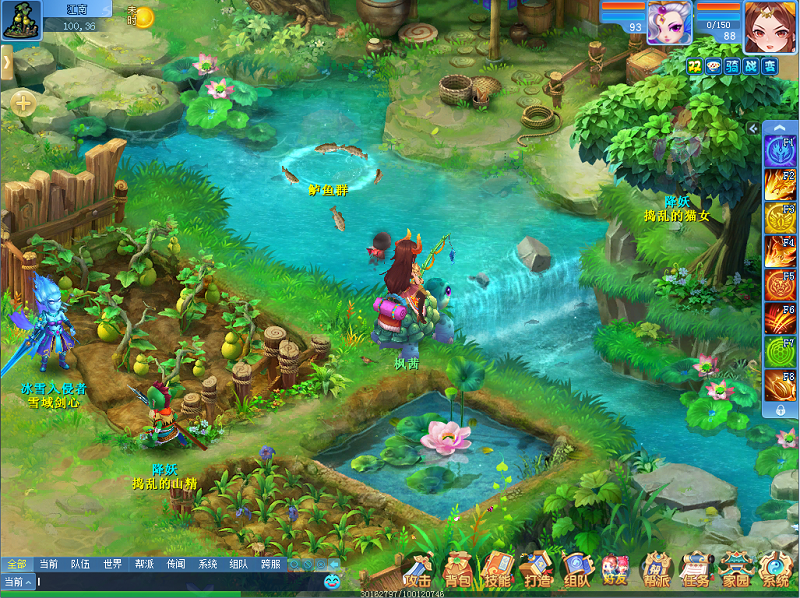Open the 好友 (Friends) list
800x598 pixels.
(615, 572)
